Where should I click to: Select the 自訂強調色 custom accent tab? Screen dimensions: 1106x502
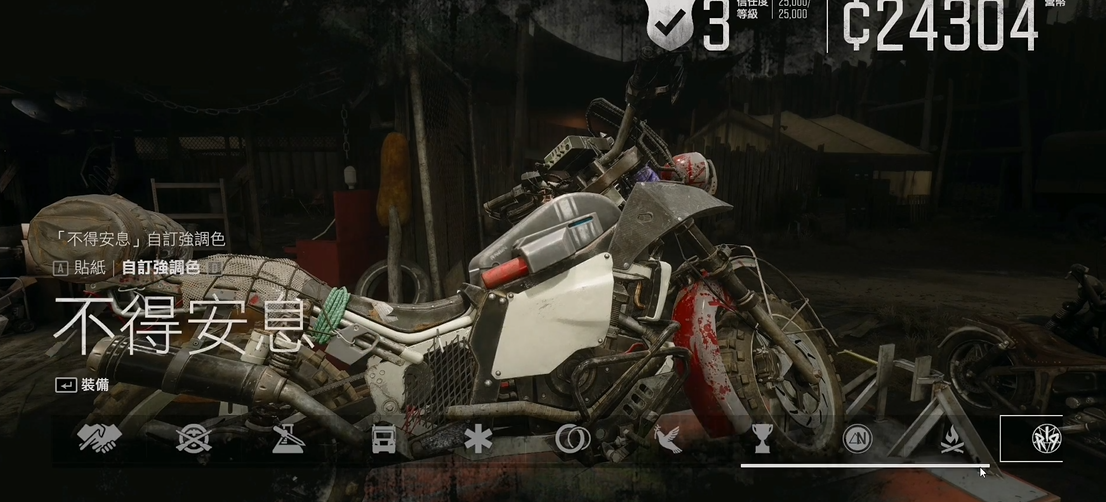(x=160, y=267)
